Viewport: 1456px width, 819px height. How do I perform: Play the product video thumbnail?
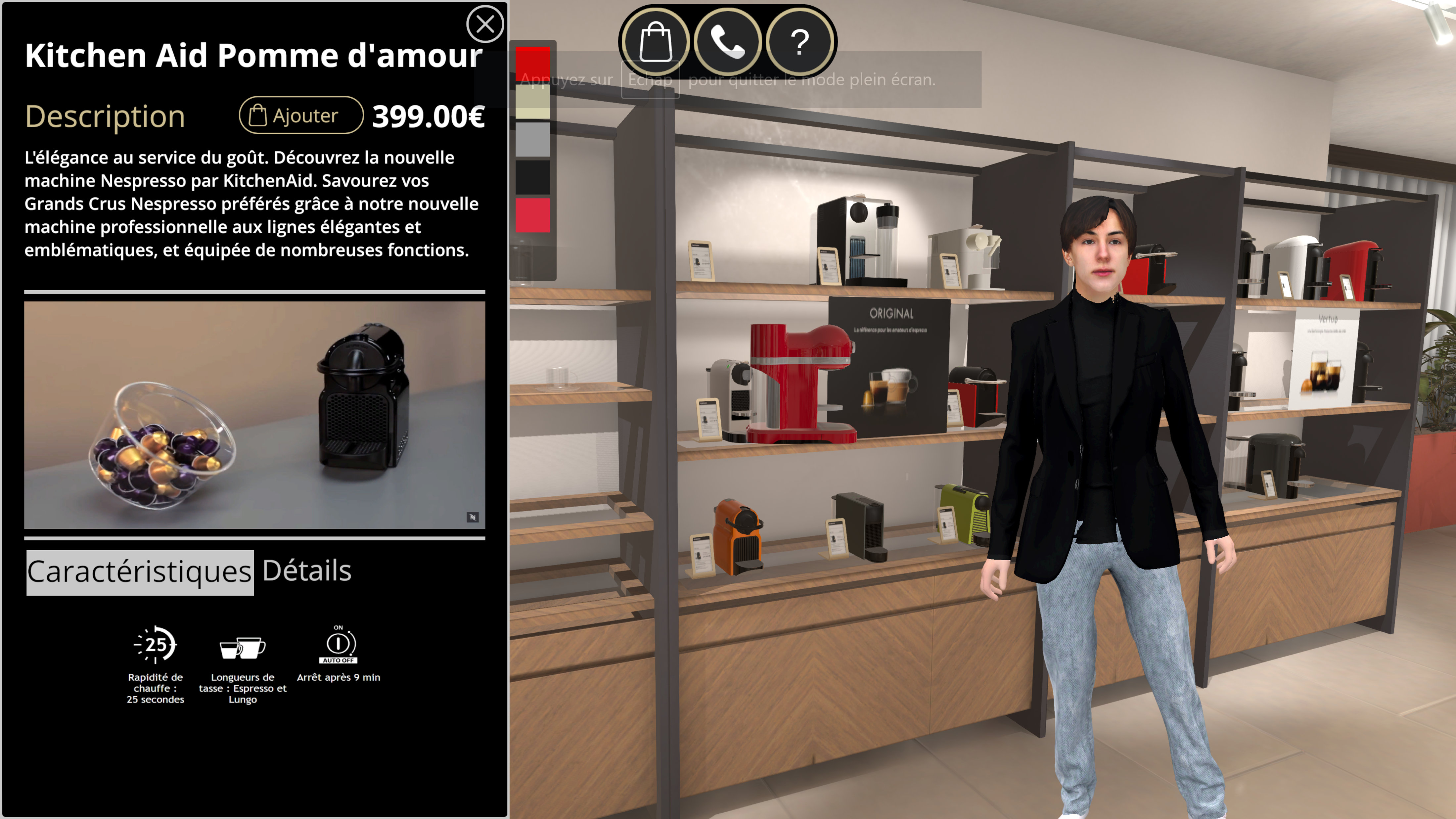coord(254,415)
